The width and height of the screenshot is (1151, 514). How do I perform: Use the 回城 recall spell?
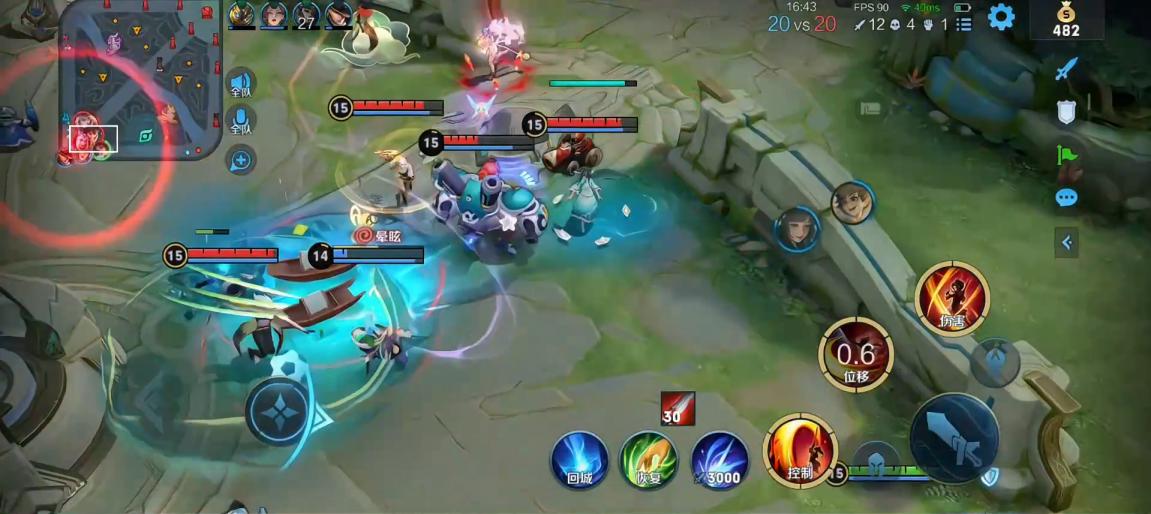tap(580, 460)
